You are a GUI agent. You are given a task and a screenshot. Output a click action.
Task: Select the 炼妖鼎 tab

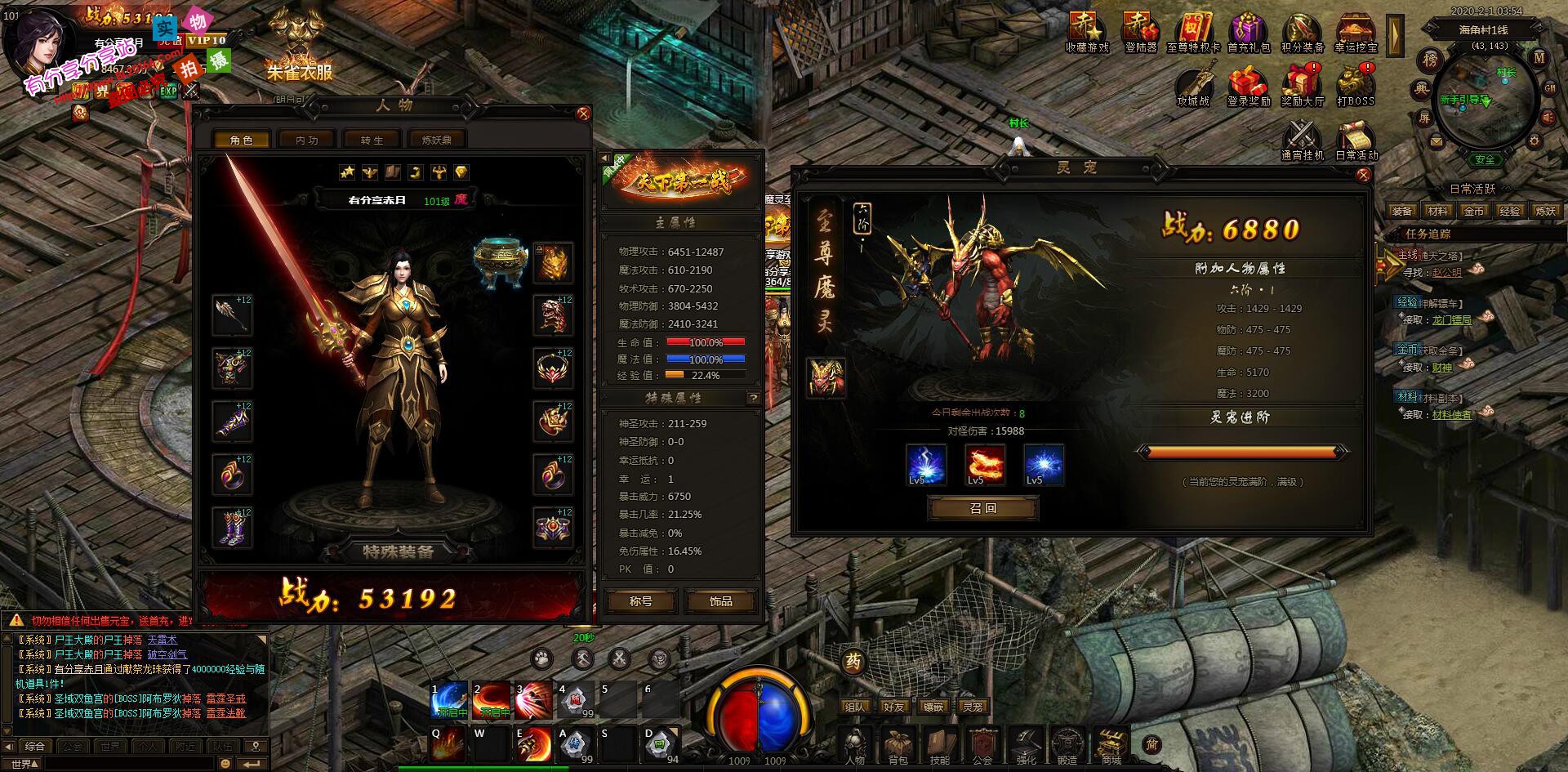point(436,140)
